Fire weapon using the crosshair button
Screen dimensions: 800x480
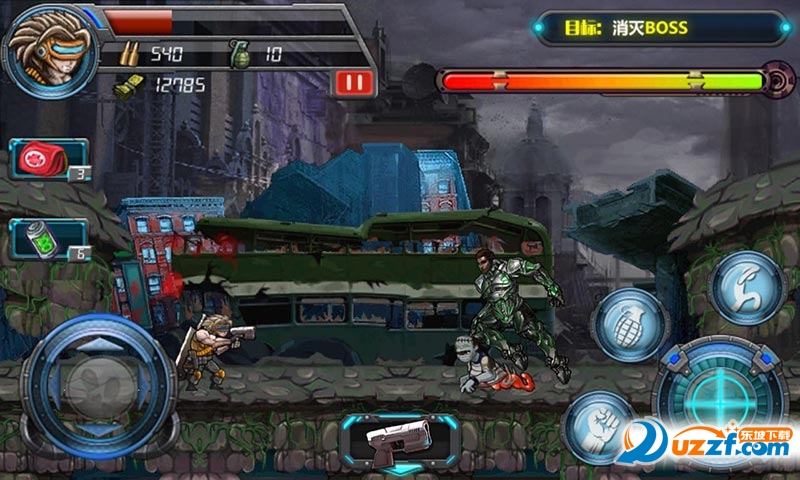716,392
